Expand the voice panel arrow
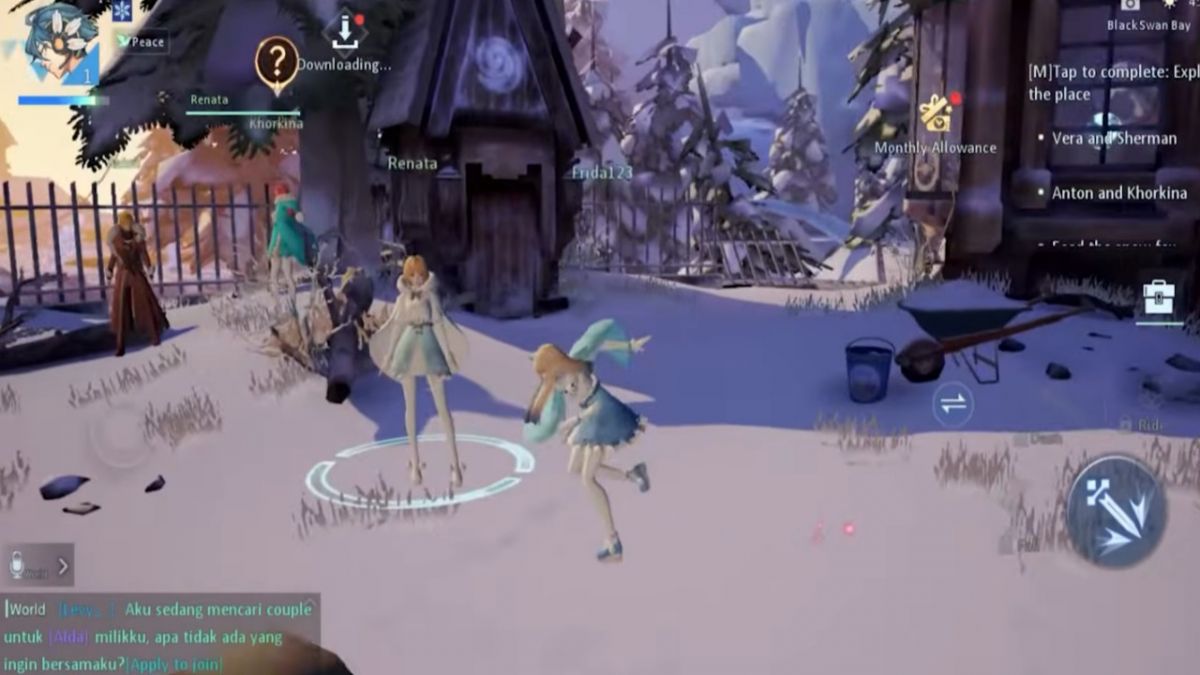1200x675 pixels. [62, 566]
